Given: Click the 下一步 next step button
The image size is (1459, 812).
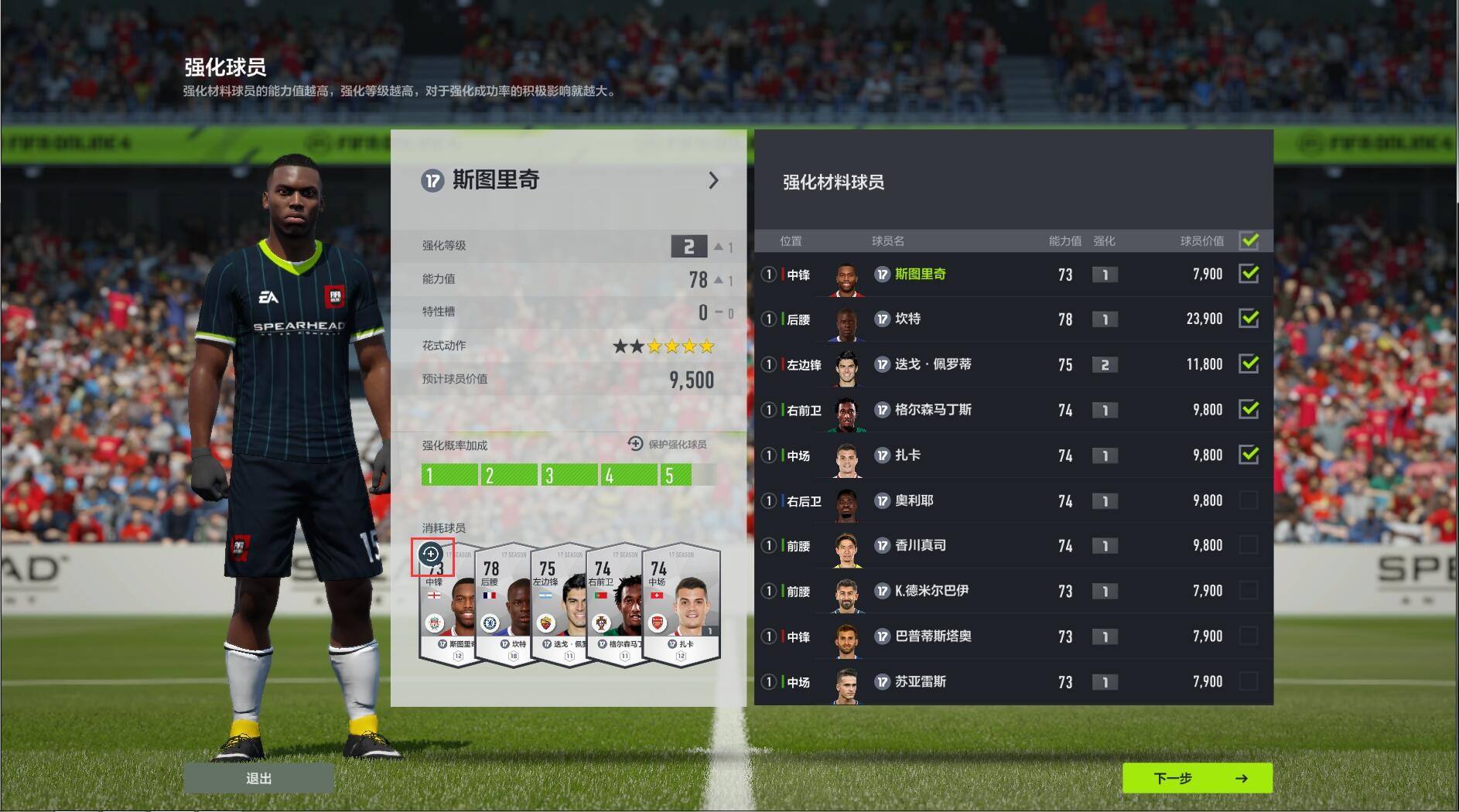Looking at the screenshot, I should pyautogui.click(x=1197, y=778).
